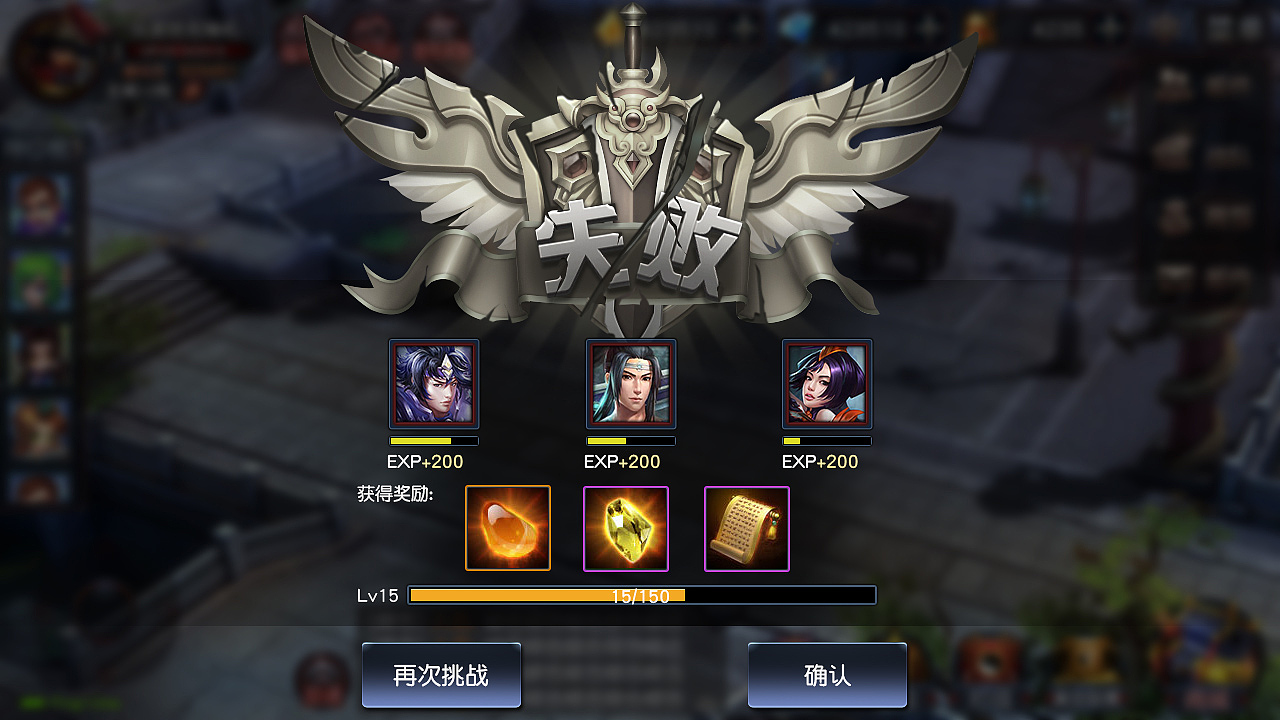Open the scroll reward item
Image resolution: width=1280 pixels, height=720 pixels.
(746, 528)
